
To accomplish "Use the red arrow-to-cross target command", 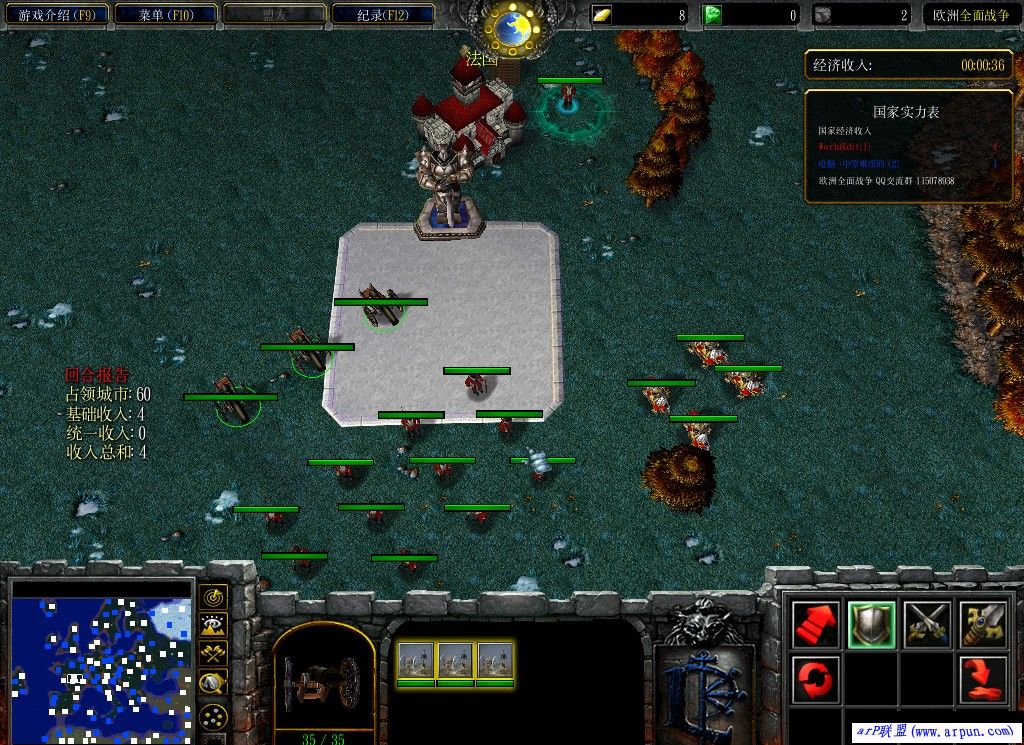I will point(983,680).
